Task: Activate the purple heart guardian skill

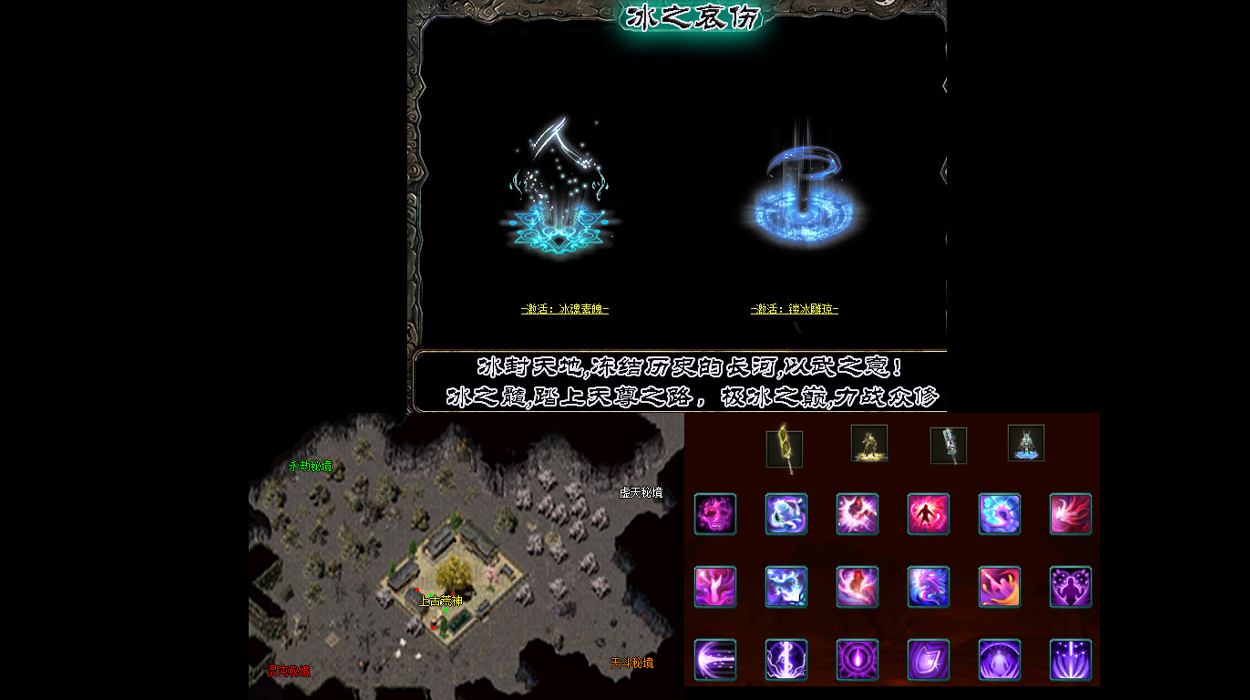Action: pos(1070,587)
